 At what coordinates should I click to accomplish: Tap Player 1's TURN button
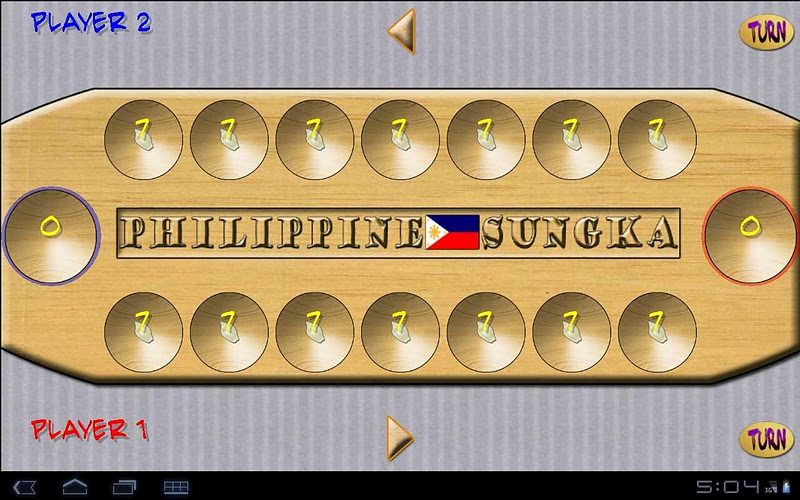point(766,438)
